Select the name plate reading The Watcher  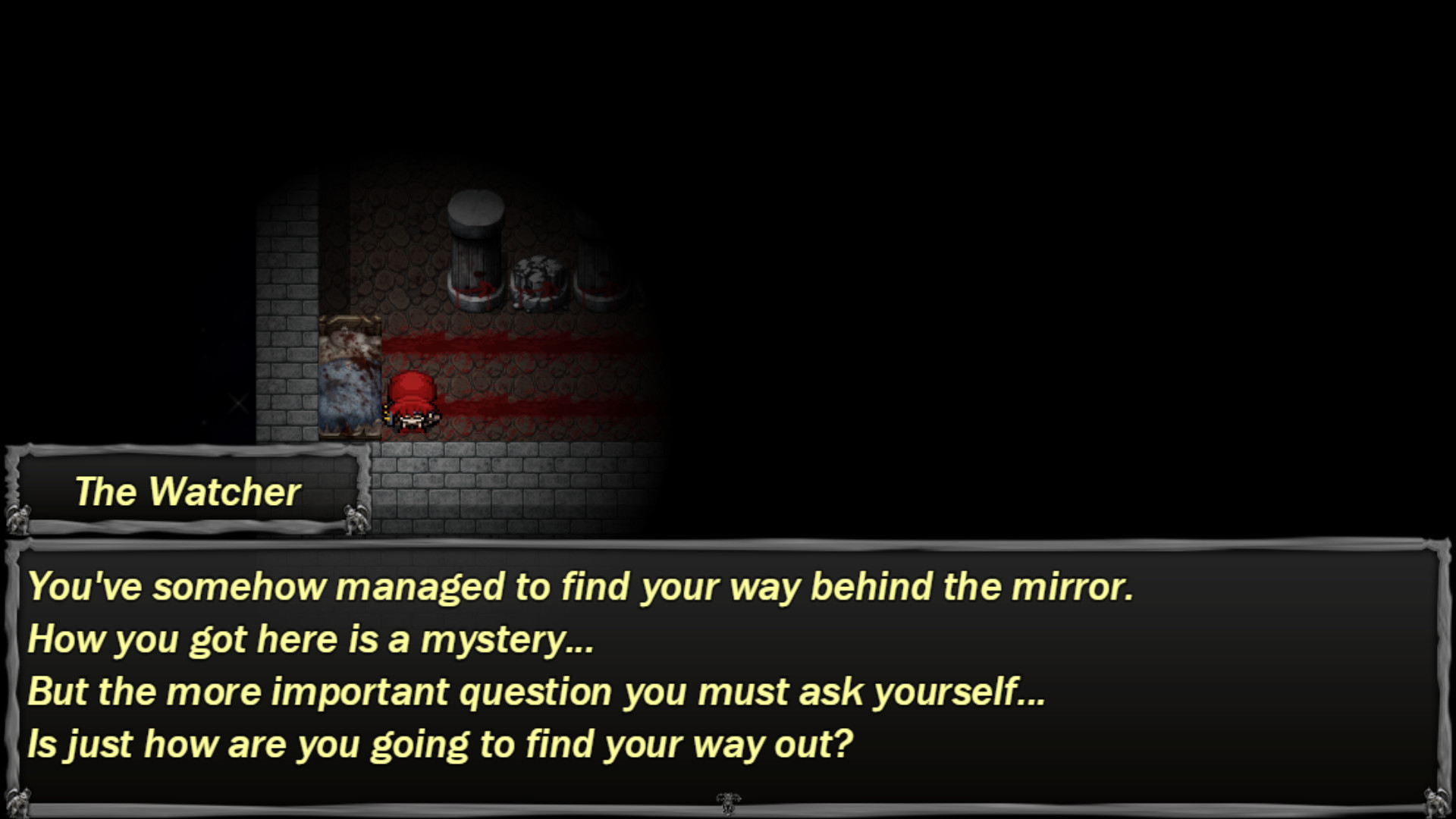[187, 491]
